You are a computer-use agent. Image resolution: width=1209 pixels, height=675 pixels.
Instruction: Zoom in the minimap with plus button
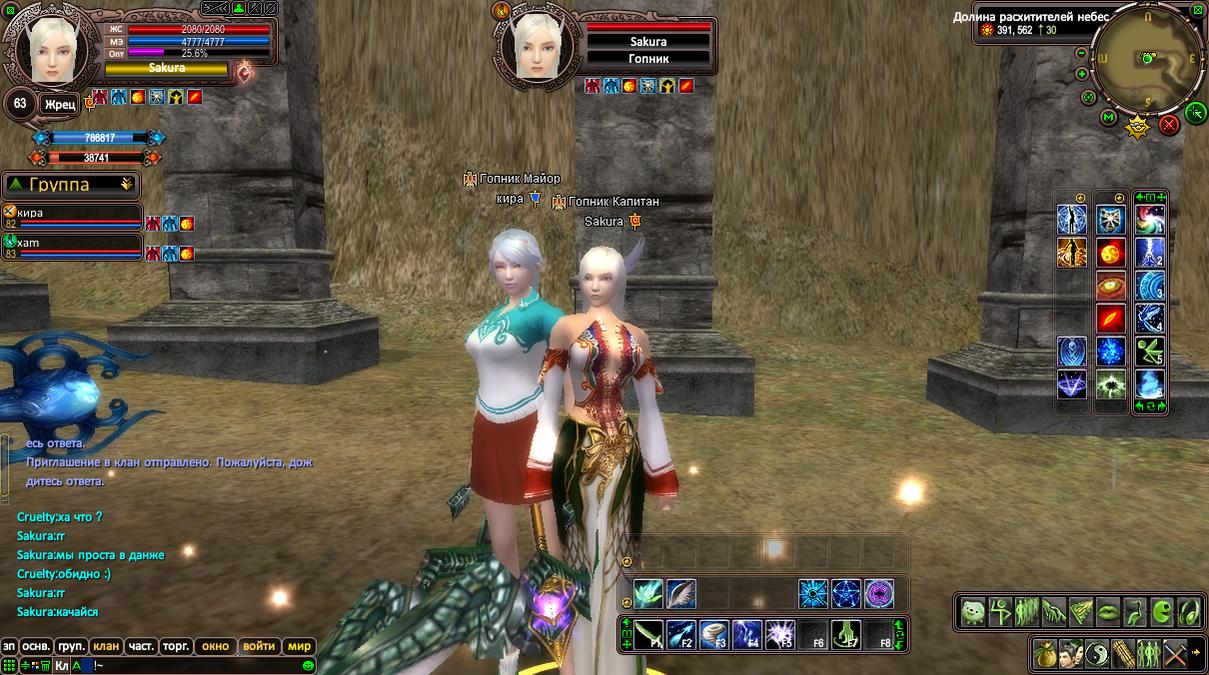pyautogui.click(x=1082, y=74)
